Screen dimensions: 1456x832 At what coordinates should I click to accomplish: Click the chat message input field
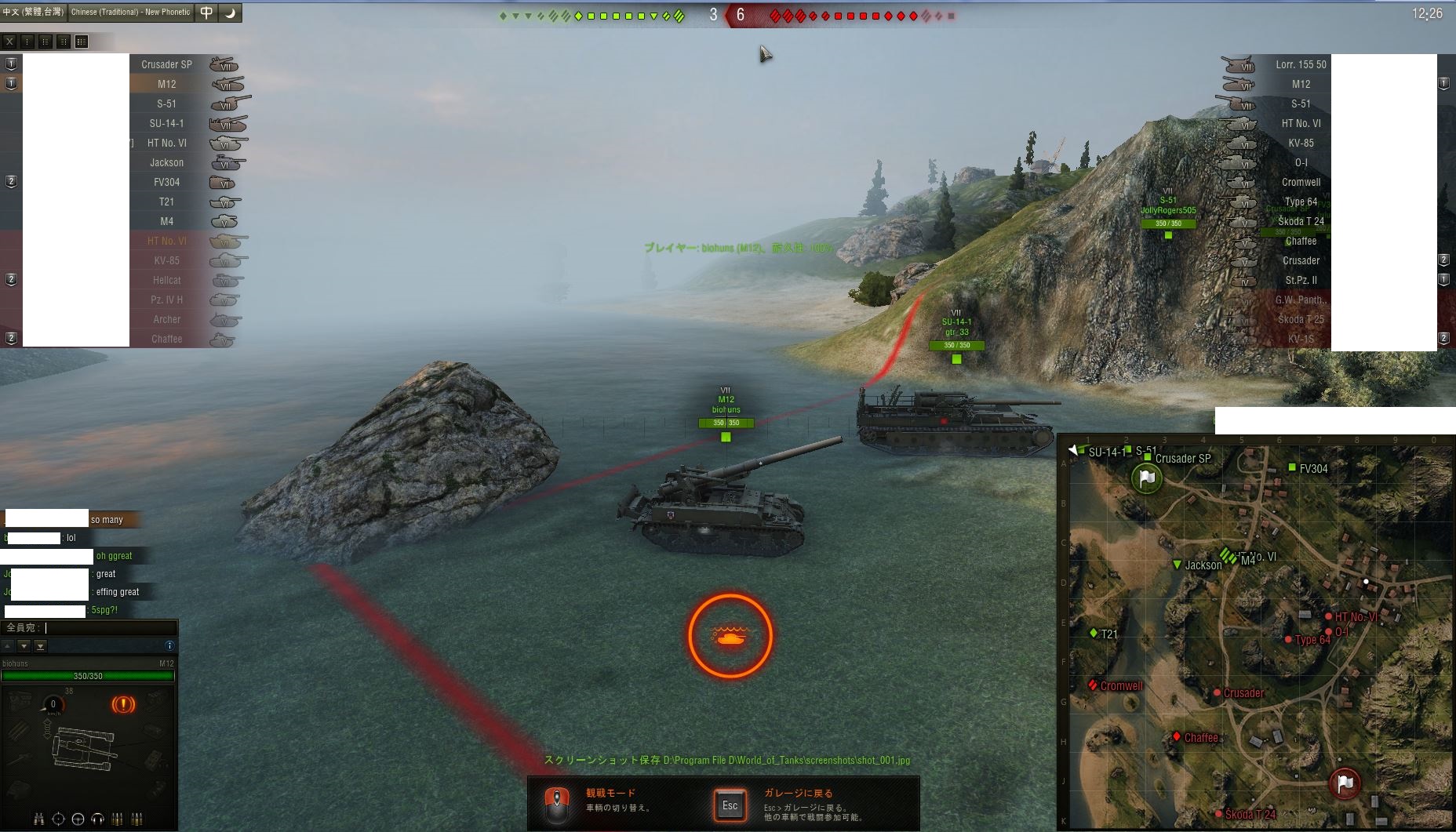[x=110, y=627]
